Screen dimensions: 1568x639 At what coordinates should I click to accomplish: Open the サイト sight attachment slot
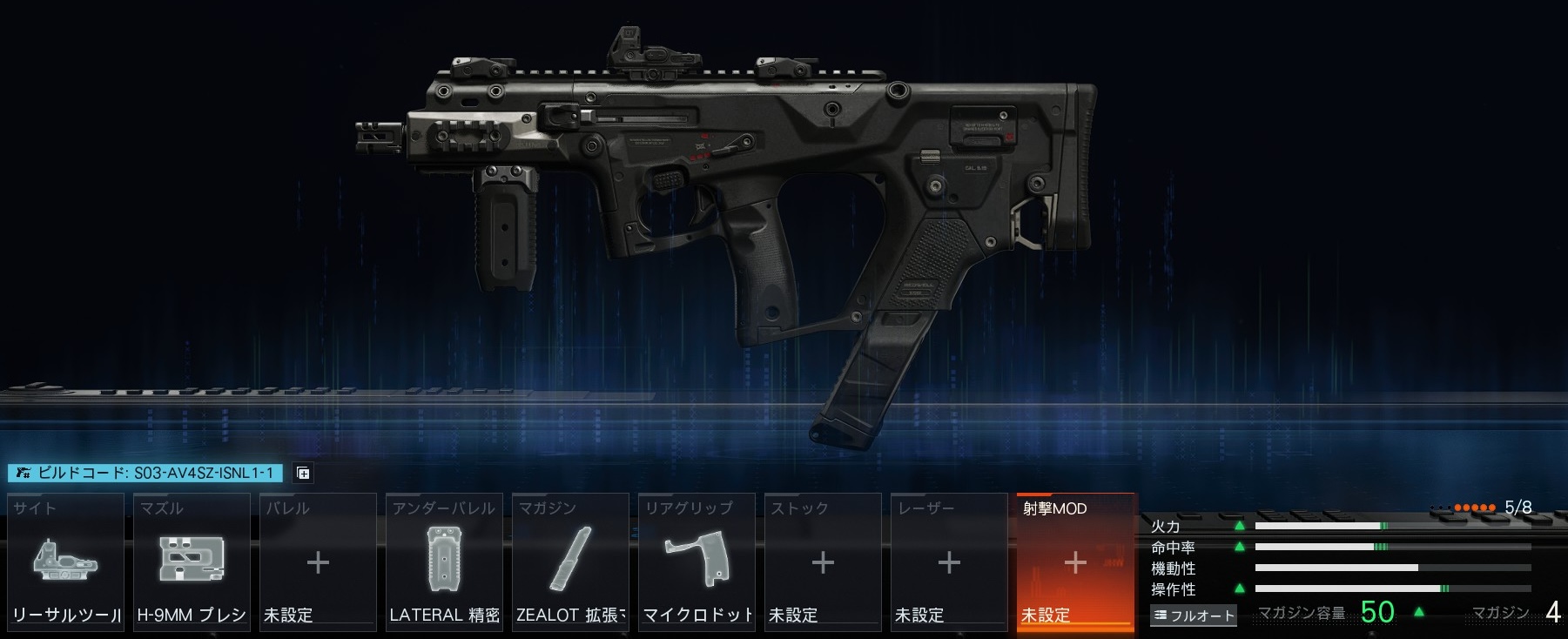[65, 561]
